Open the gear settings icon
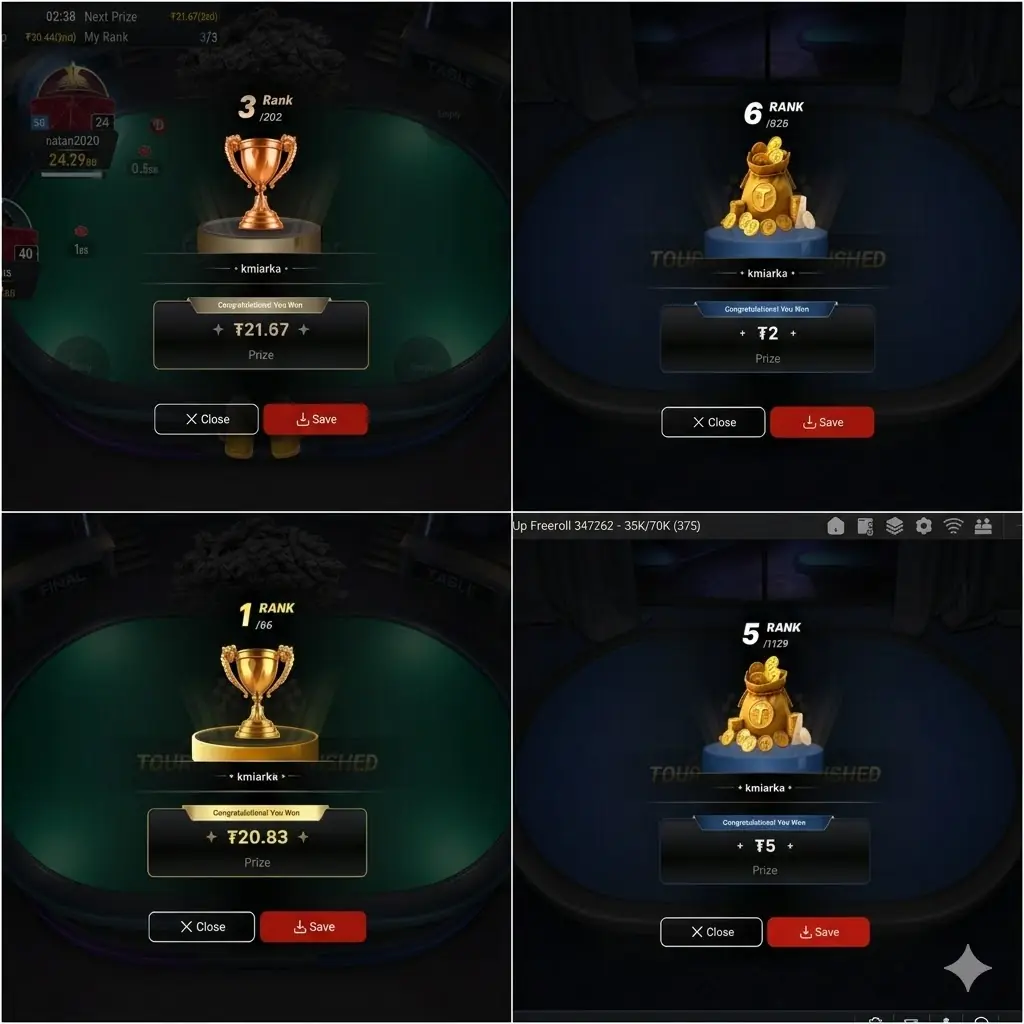This screenshot has height=1024, width=1024. 924,526
